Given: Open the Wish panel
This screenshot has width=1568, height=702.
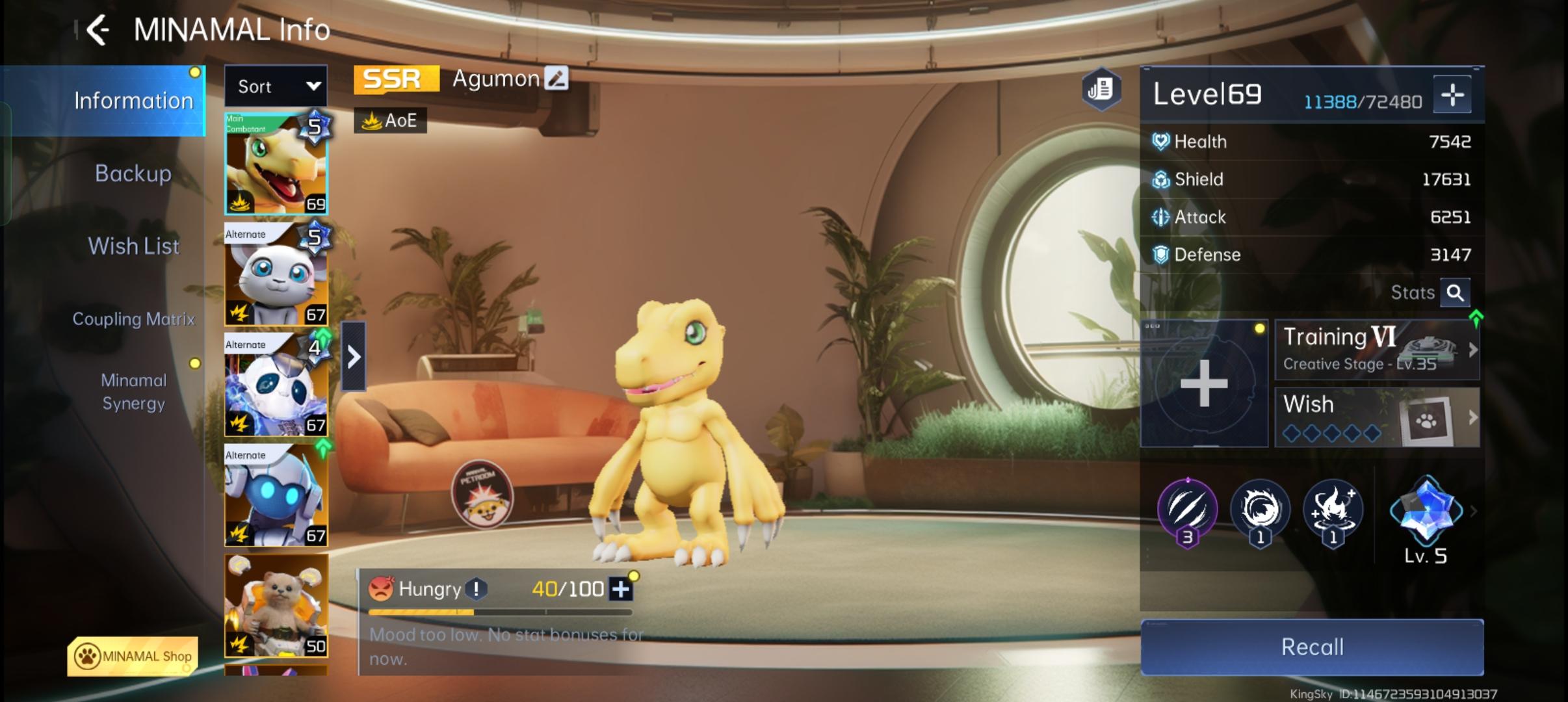Looking at the screenshot, I should coord(1377,417).
